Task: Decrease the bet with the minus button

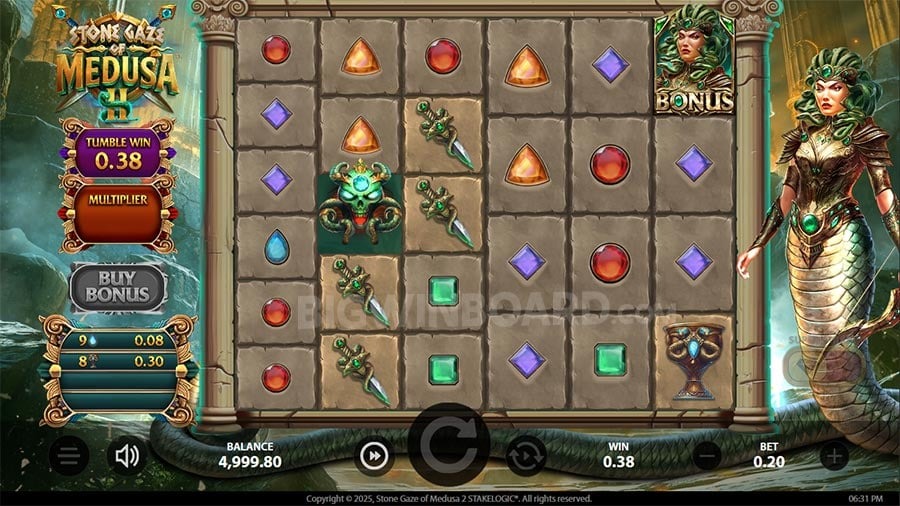Action: click(707, 456)
